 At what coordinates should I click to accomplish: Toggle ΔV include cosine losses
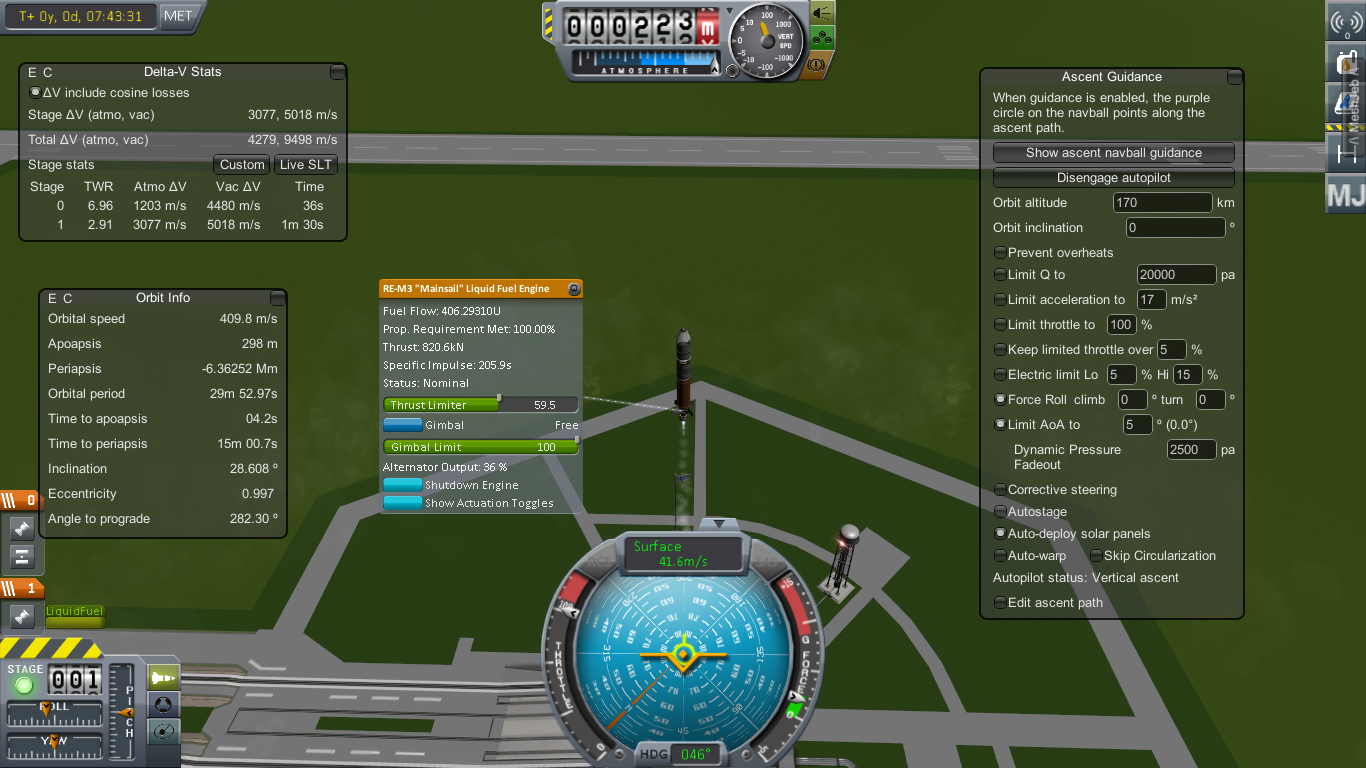pos(36,93)
